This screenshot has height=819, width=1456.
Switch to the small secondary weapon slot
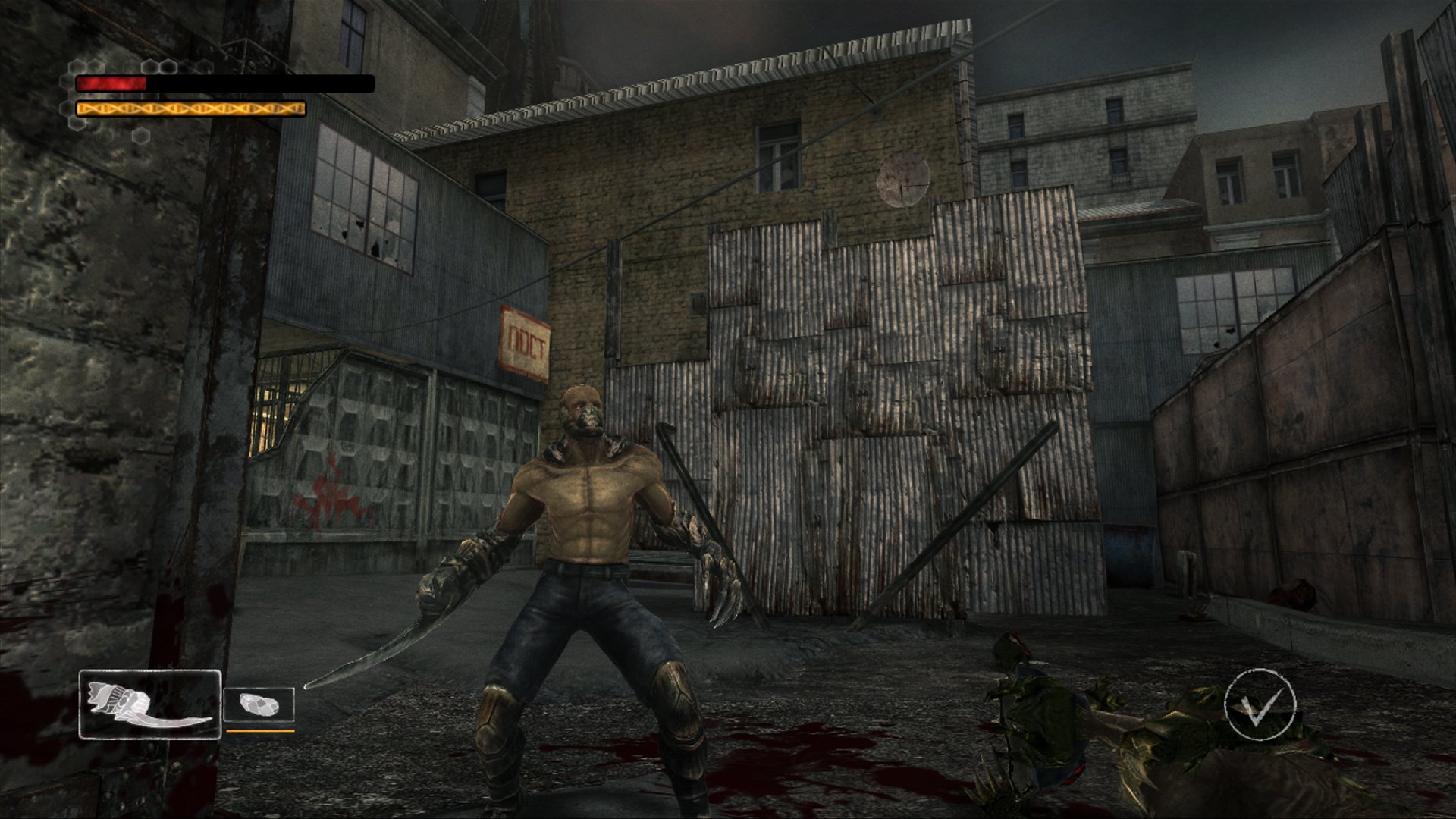(x=259, y=705)
